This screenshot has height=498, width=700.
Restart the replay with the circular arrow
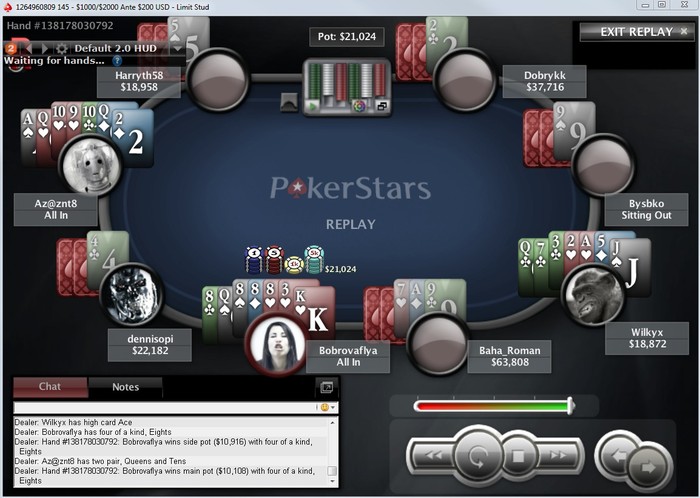click(477, 458)
